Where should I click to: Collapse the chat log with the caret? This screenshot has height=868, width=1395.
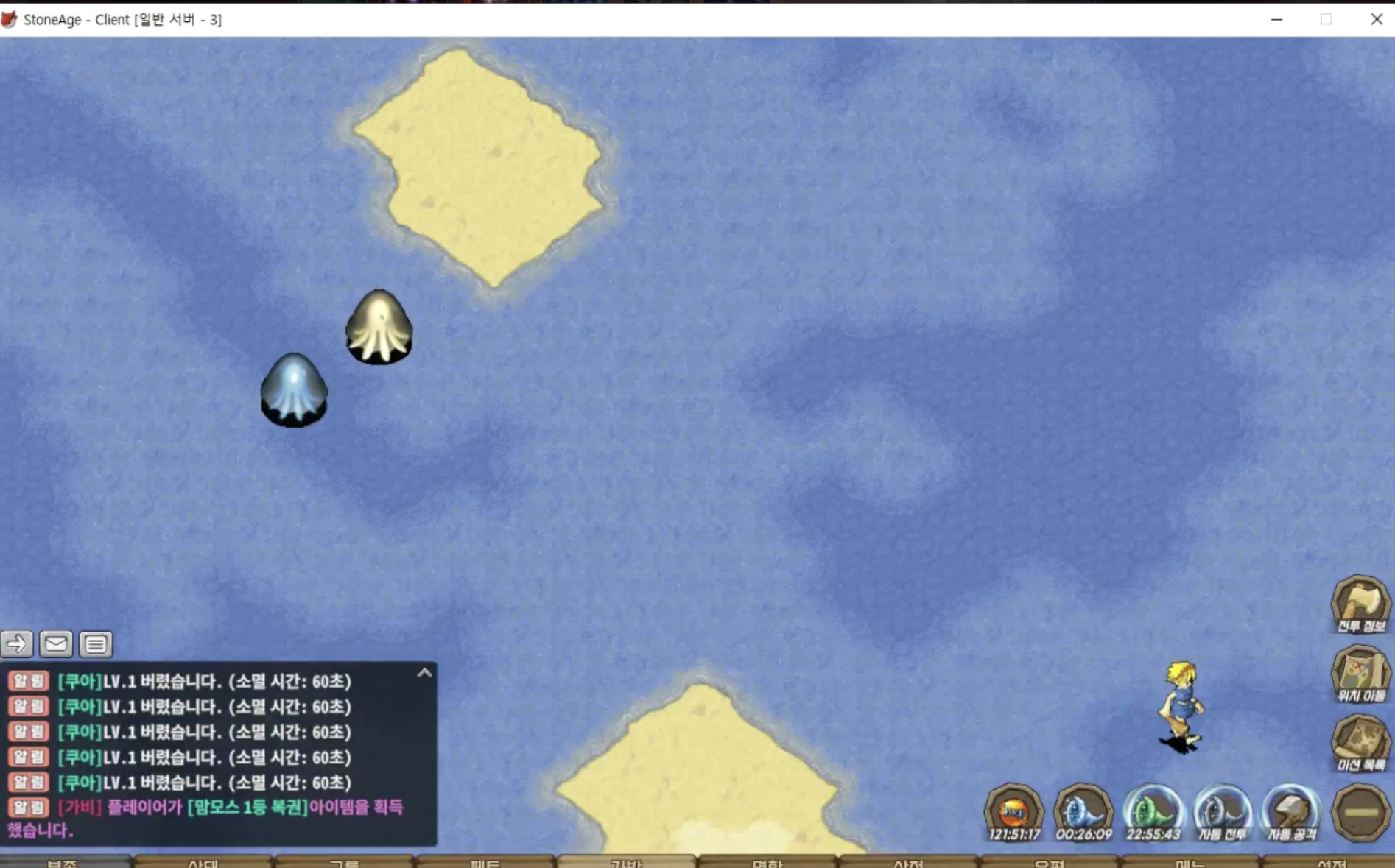pos(424,673)
